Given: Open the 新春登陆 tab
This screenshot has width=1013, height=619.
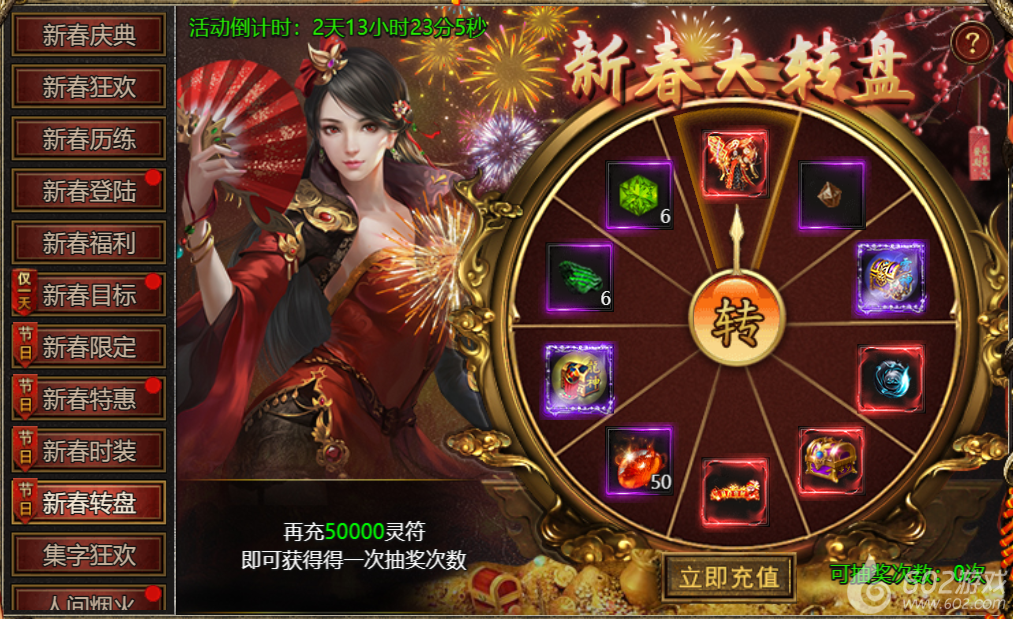Looking at the screenshot, I should (88, 190).
